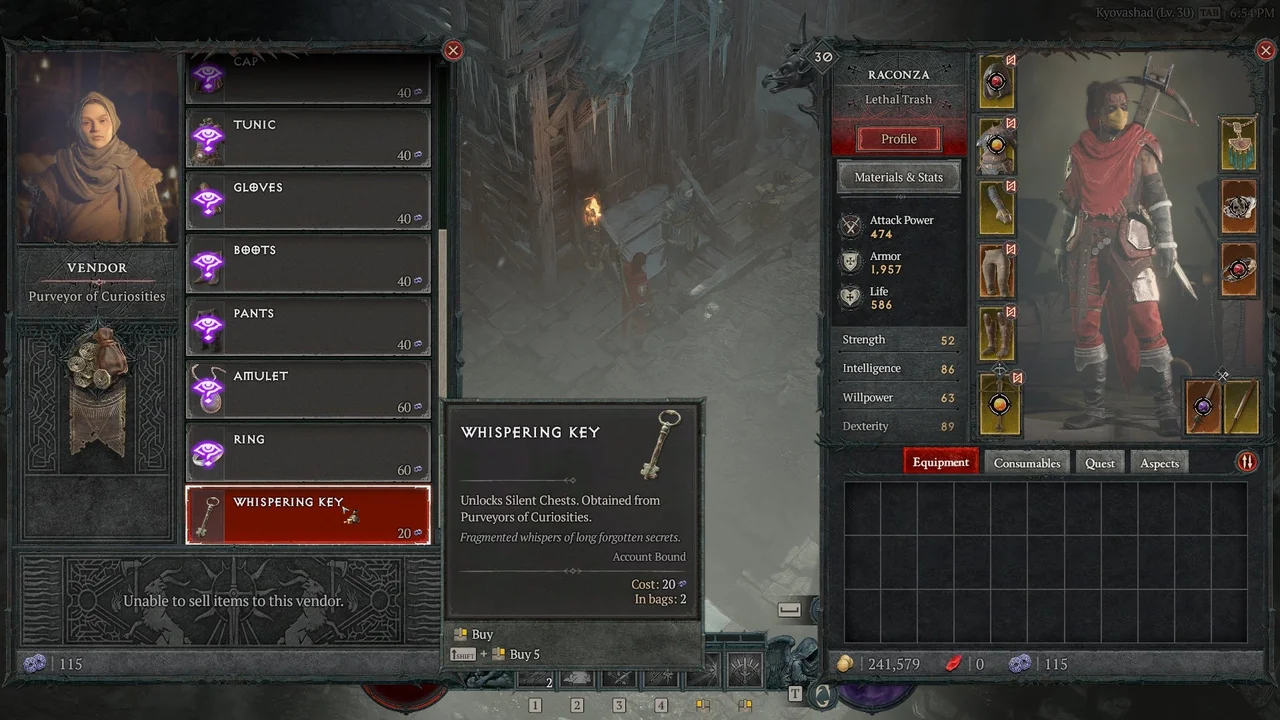Open the emote wheel T icon
Viewport: 1280px width, 720px height.
796,692
